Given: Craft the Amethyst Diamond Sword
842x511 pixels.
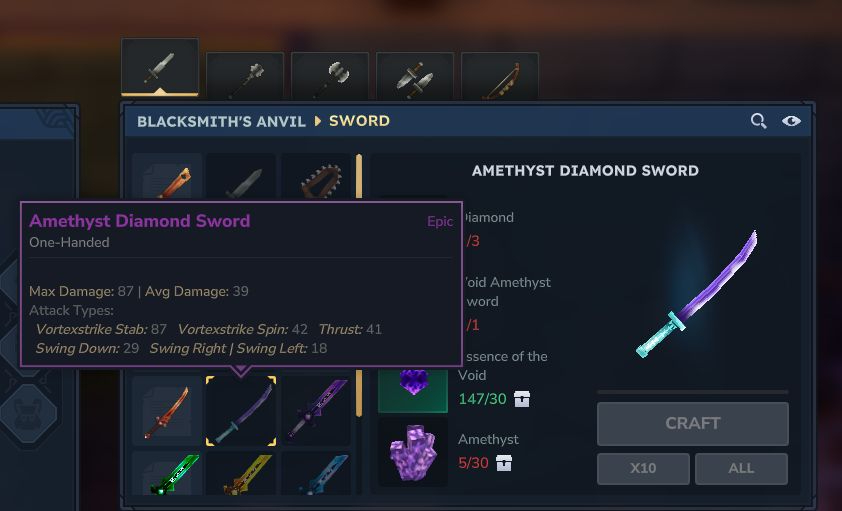Looking at the screenshot, I should pos(692,423).
